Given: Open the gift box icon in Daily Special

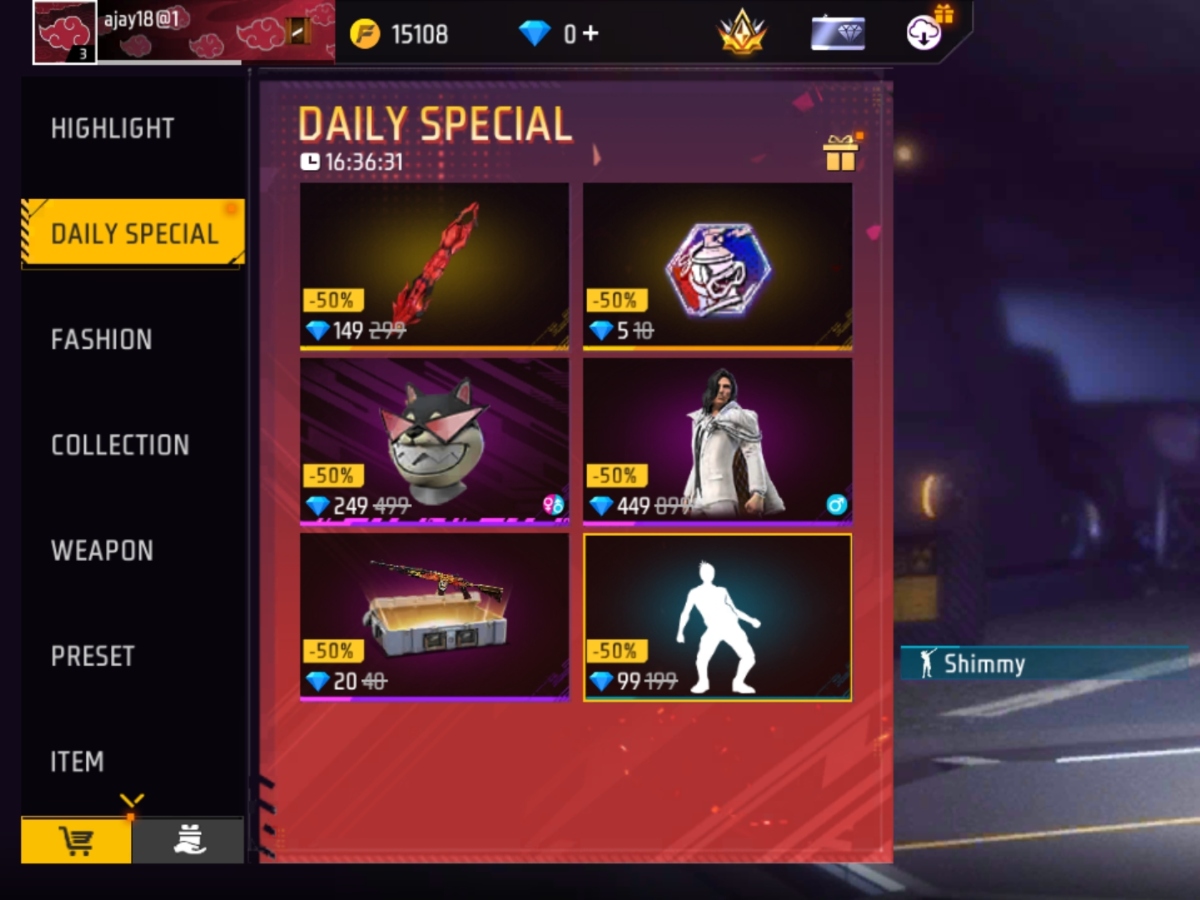Looking at the screenshot, I should pos(840,153).
